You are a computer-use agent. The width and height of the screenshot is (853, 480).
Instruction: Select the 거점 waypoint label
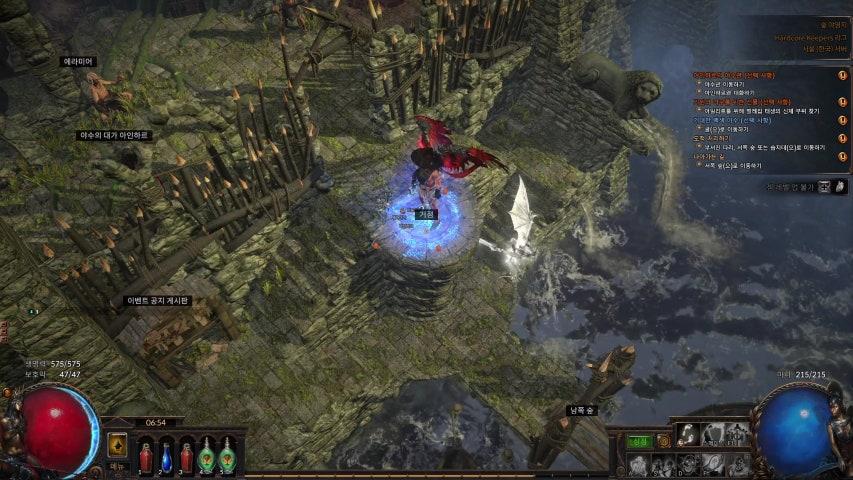(427, 214)
